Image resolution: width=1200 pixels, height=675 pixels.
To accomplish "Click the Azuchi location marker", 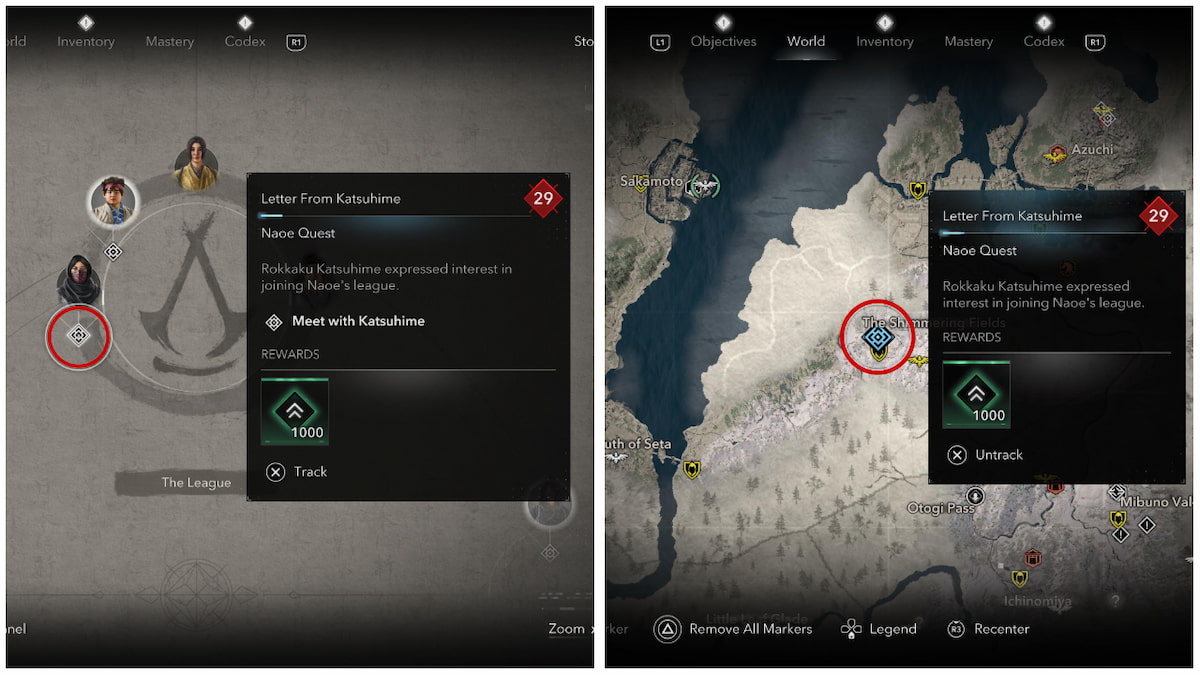I will coord(1056,153).
